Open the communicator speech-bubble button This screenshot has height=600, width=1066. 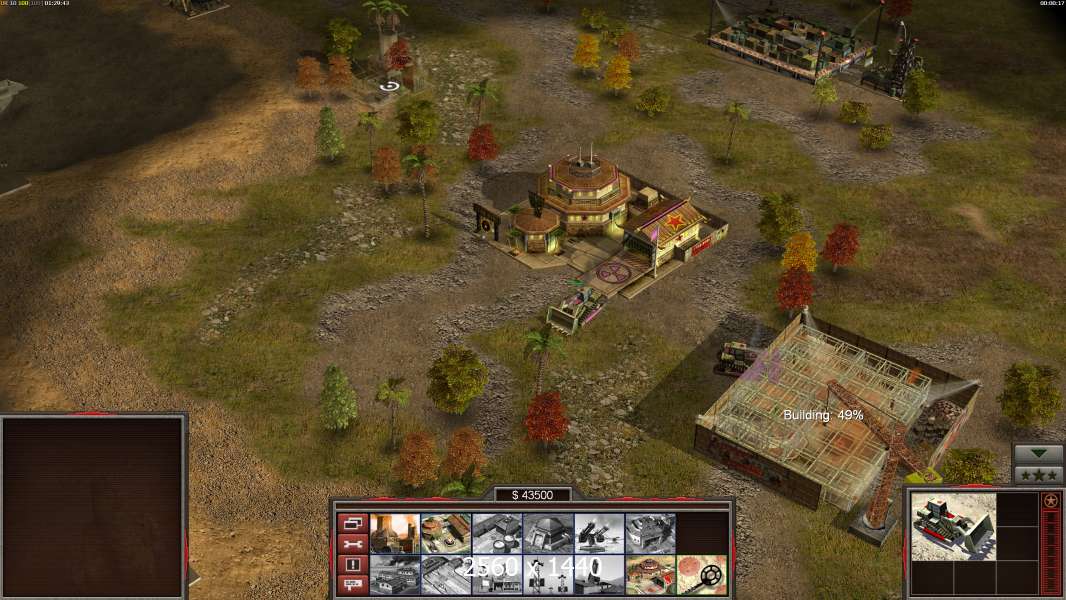(x=352, y=585)
